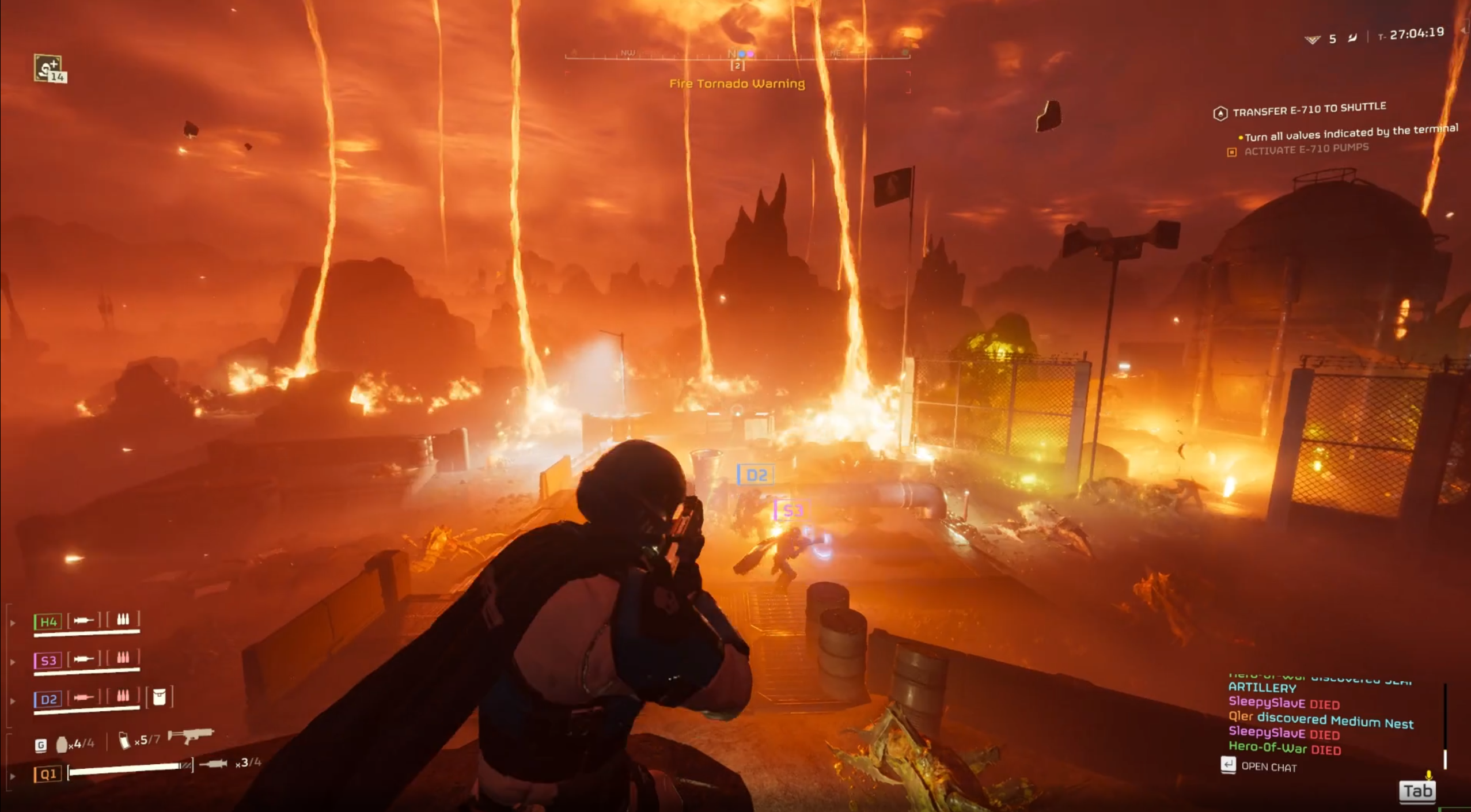Select the grenade icon next to the G keybind
Image resolution: width=1471 pixels, height=812 pixels.
pyautogui.click(x=62, y=745)
